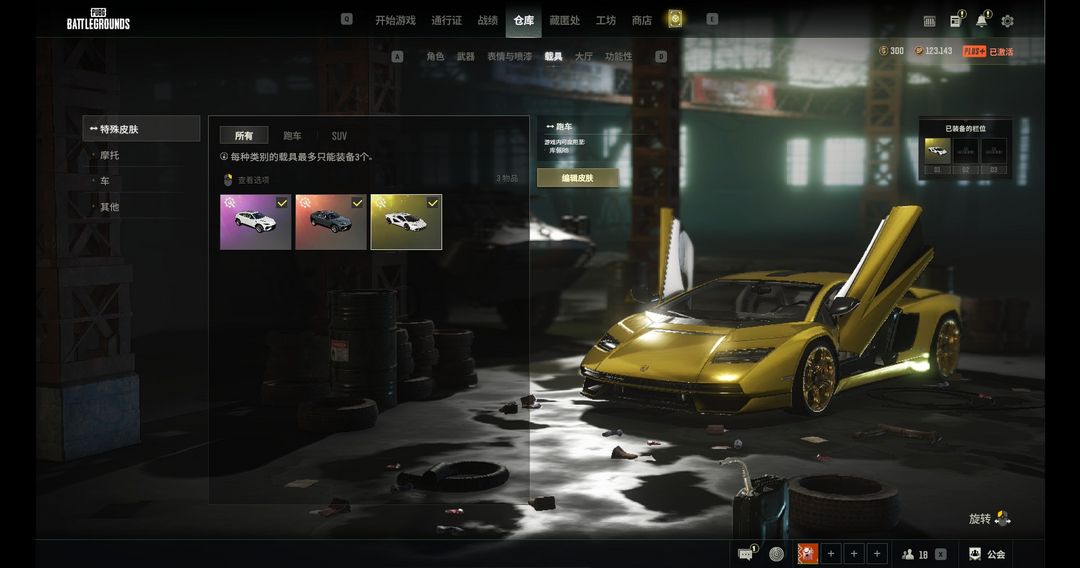Choose 其他 in the side list
The height and width of the screenshot is (568, 1080).
coord(110,207)
